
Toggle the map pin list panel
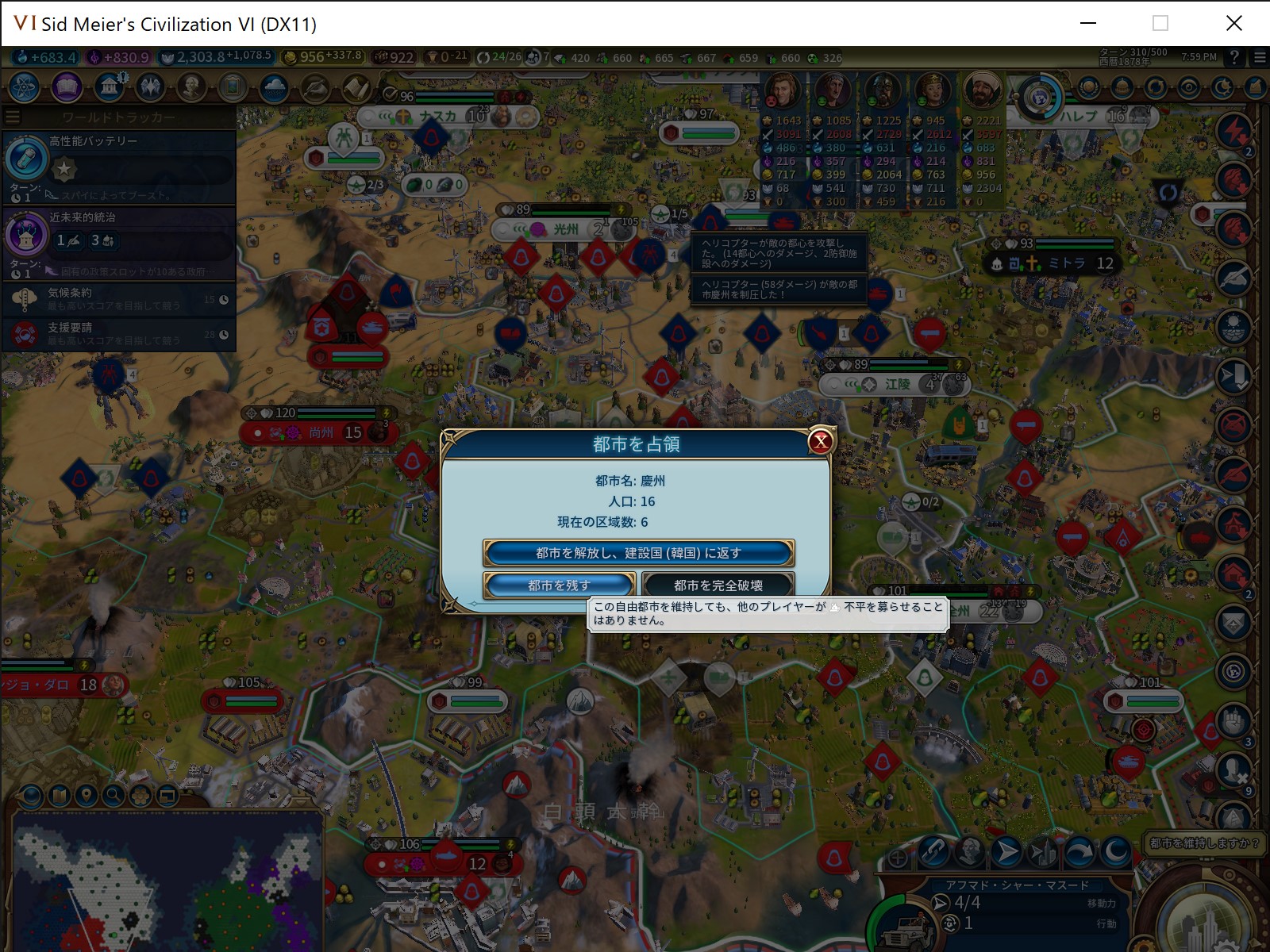click(x=87, y=794)
